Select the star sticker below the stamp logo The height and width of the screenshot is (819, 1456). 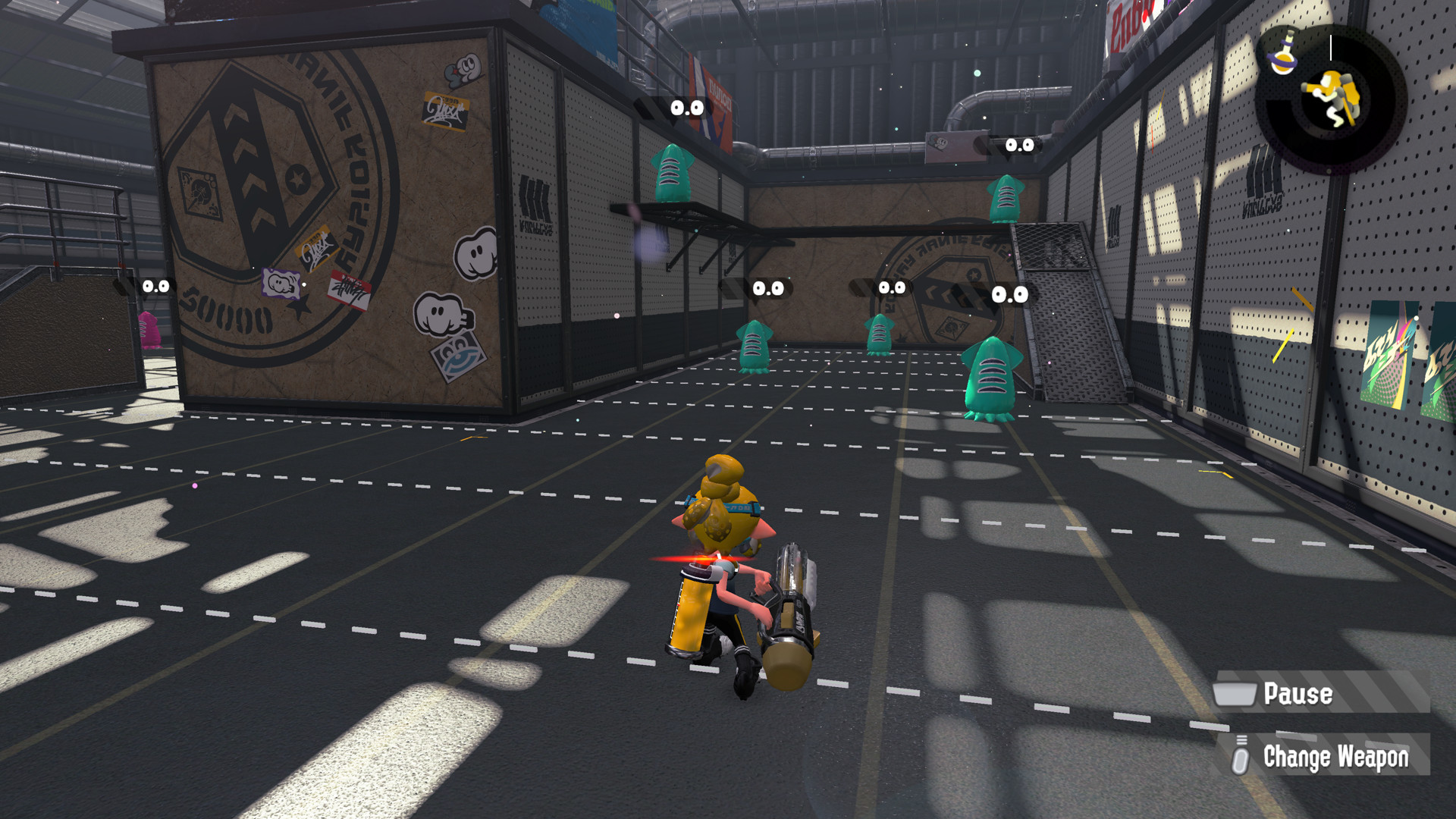pos(303,306)
